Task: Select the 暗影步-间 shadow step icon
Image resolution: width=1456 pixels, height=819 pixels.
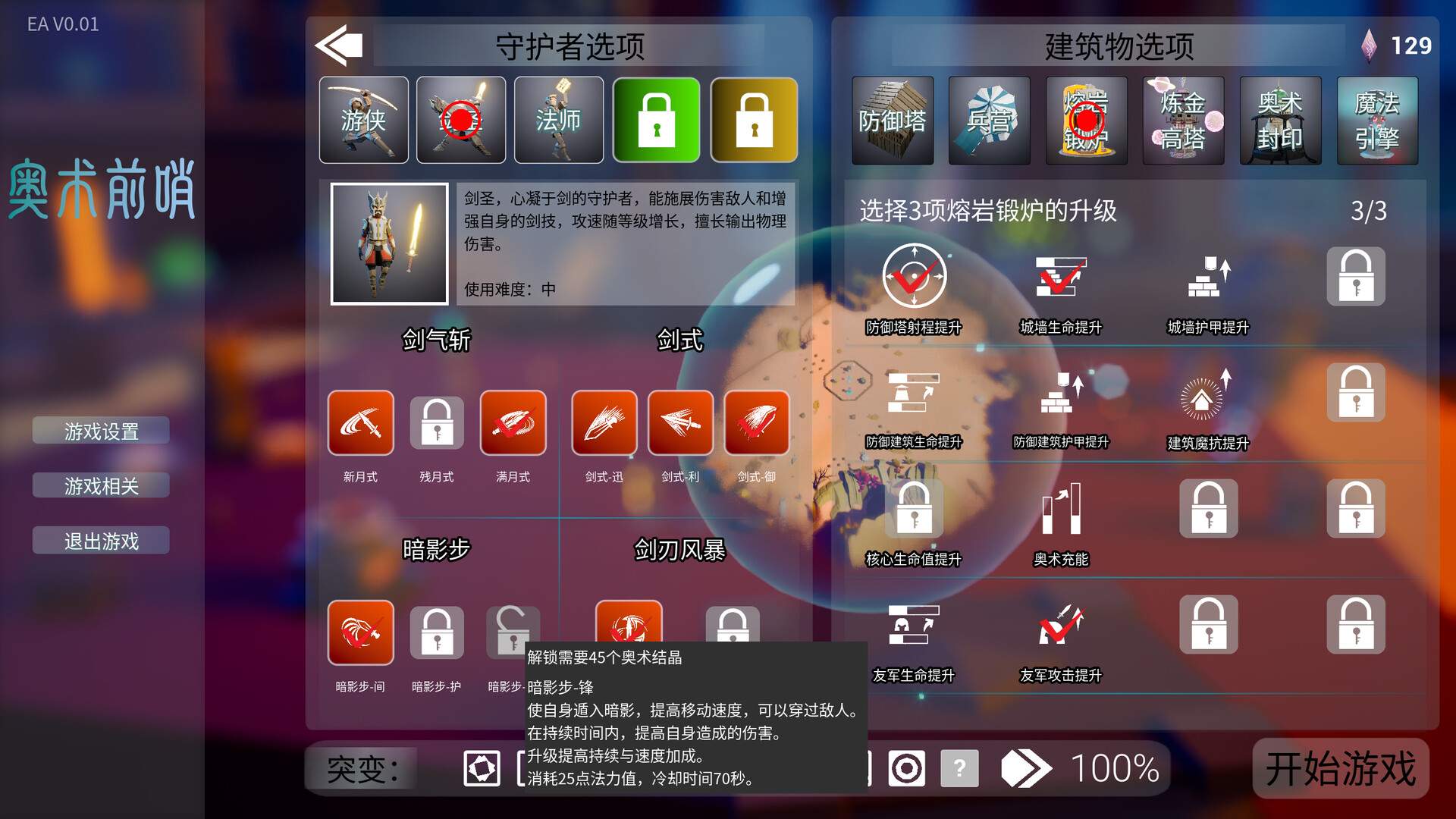Action: [360, 632]
